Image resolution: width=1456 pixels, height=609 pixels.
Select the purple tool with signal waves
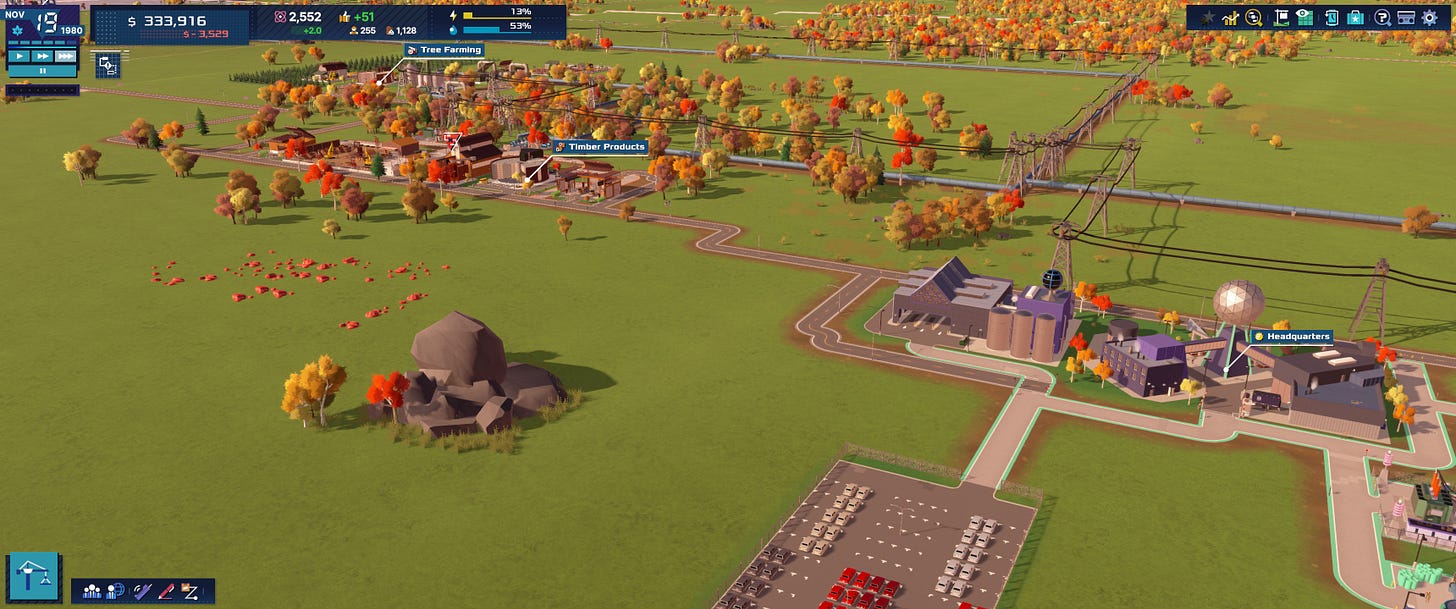click(141, 591)
